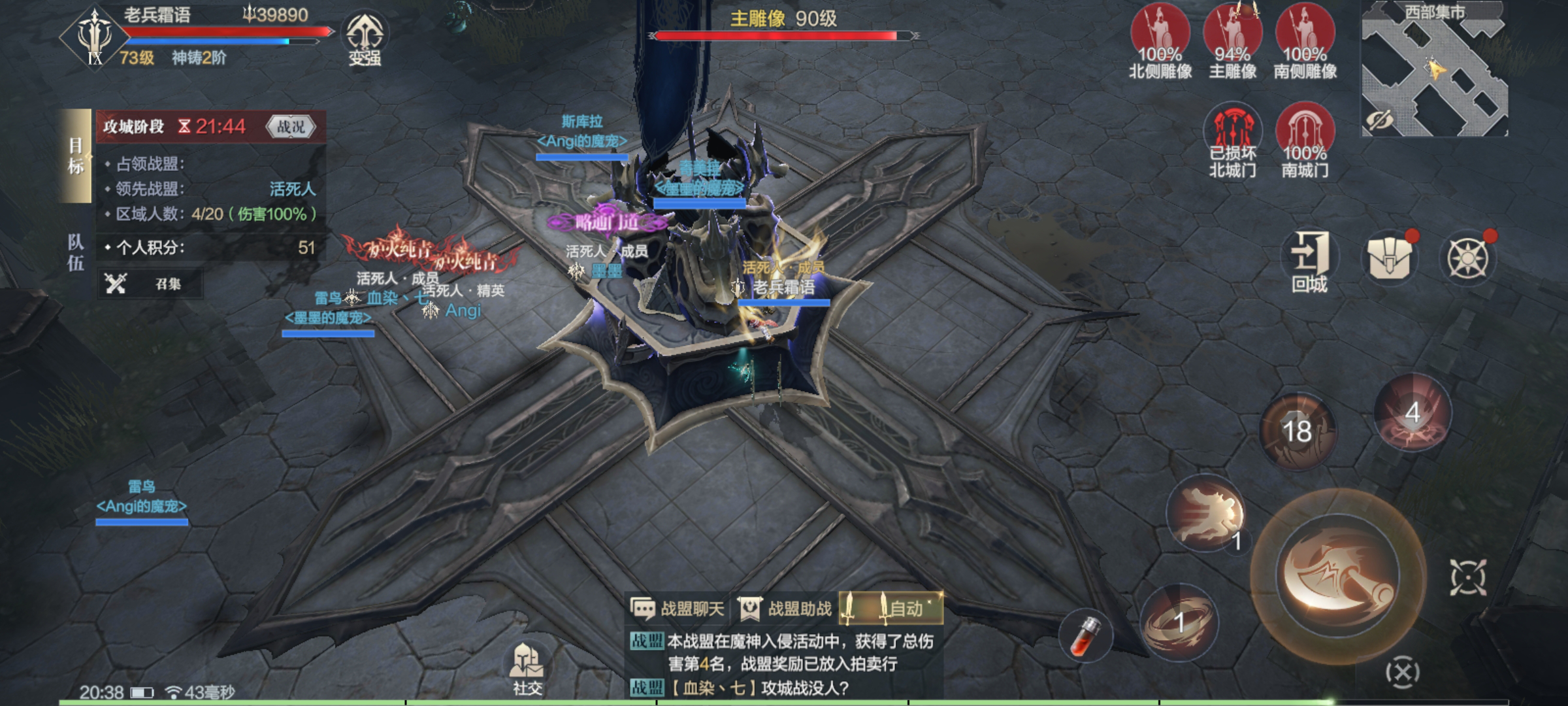Open the 社交 social menu
This screenshot has height=706, width=1568.
[x=527, y=668]
